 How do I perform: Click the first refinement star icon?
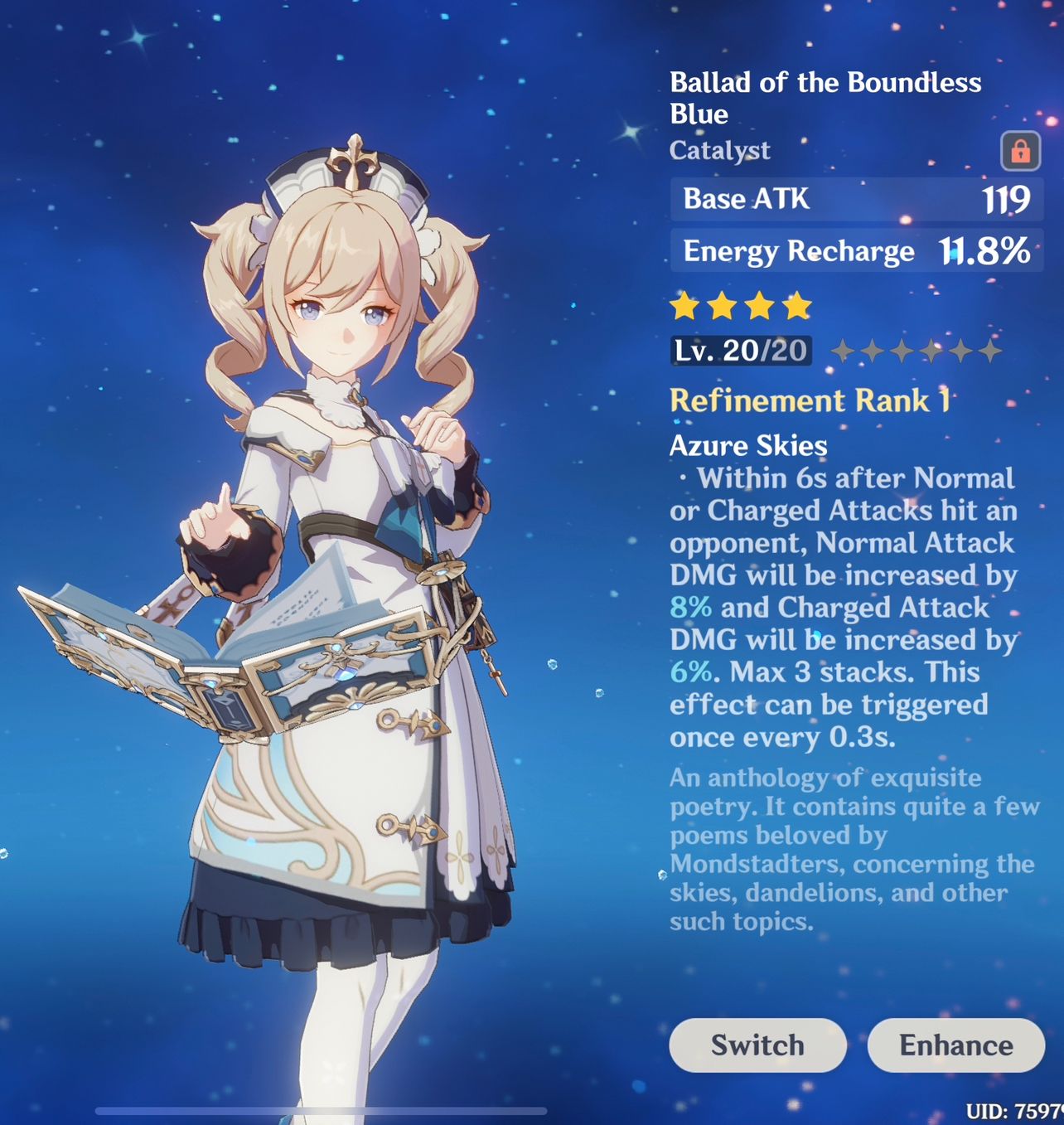844,351
